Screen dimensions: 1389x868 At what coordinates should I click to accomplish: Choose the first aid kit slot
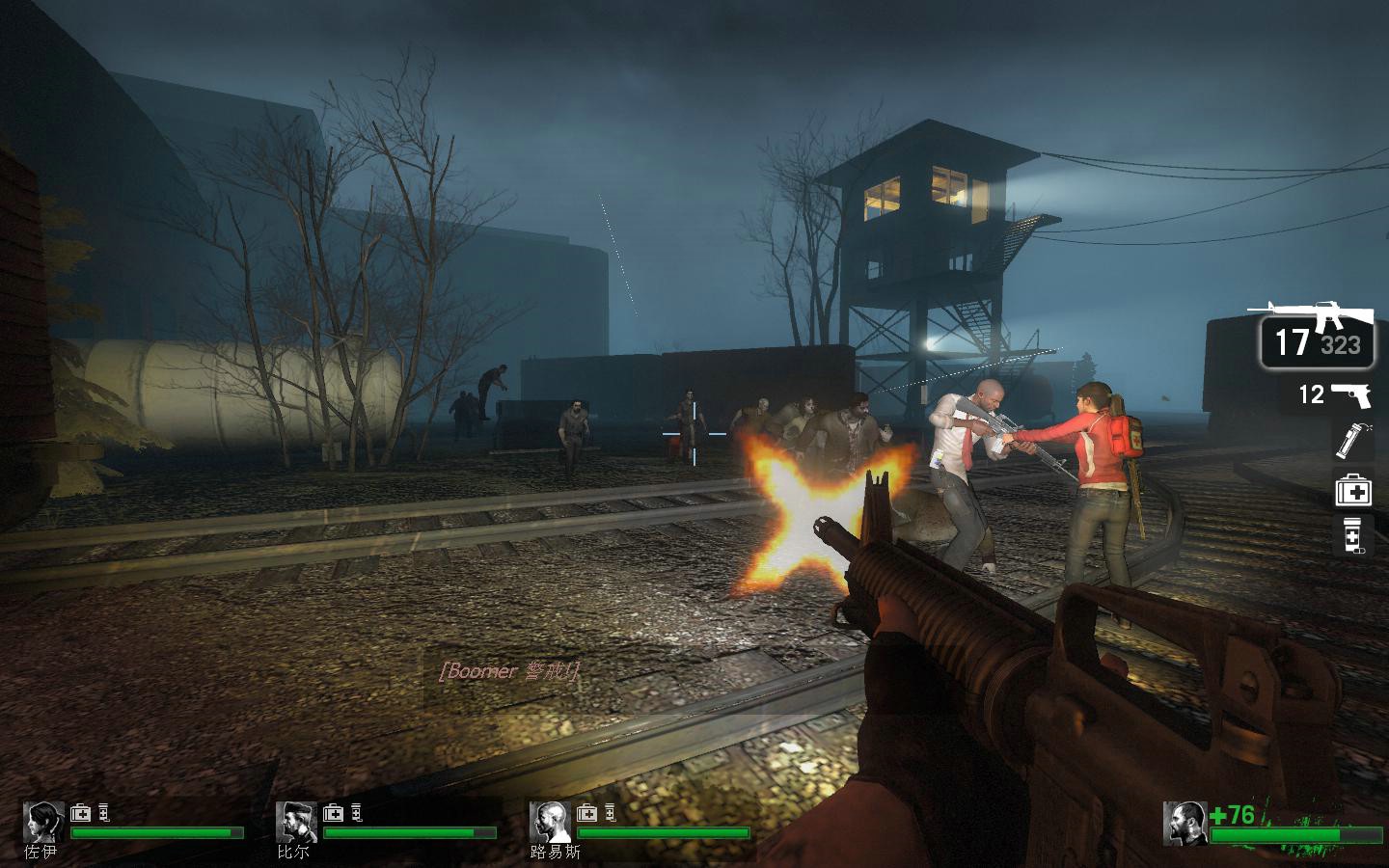1352,490
